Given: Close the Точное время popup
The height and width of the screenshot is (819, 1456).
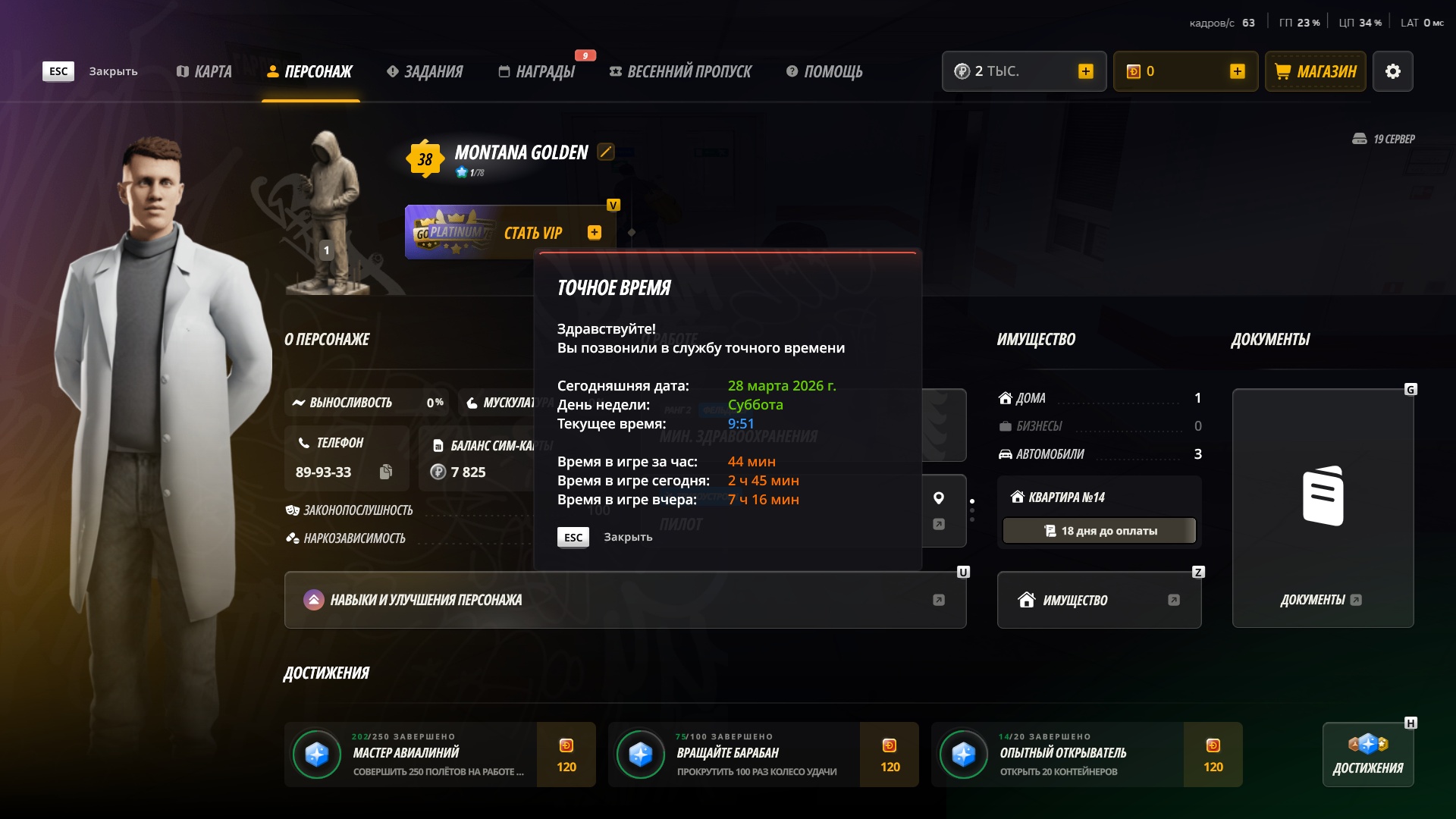Looking at the screenshot, I should click(573, 537).
